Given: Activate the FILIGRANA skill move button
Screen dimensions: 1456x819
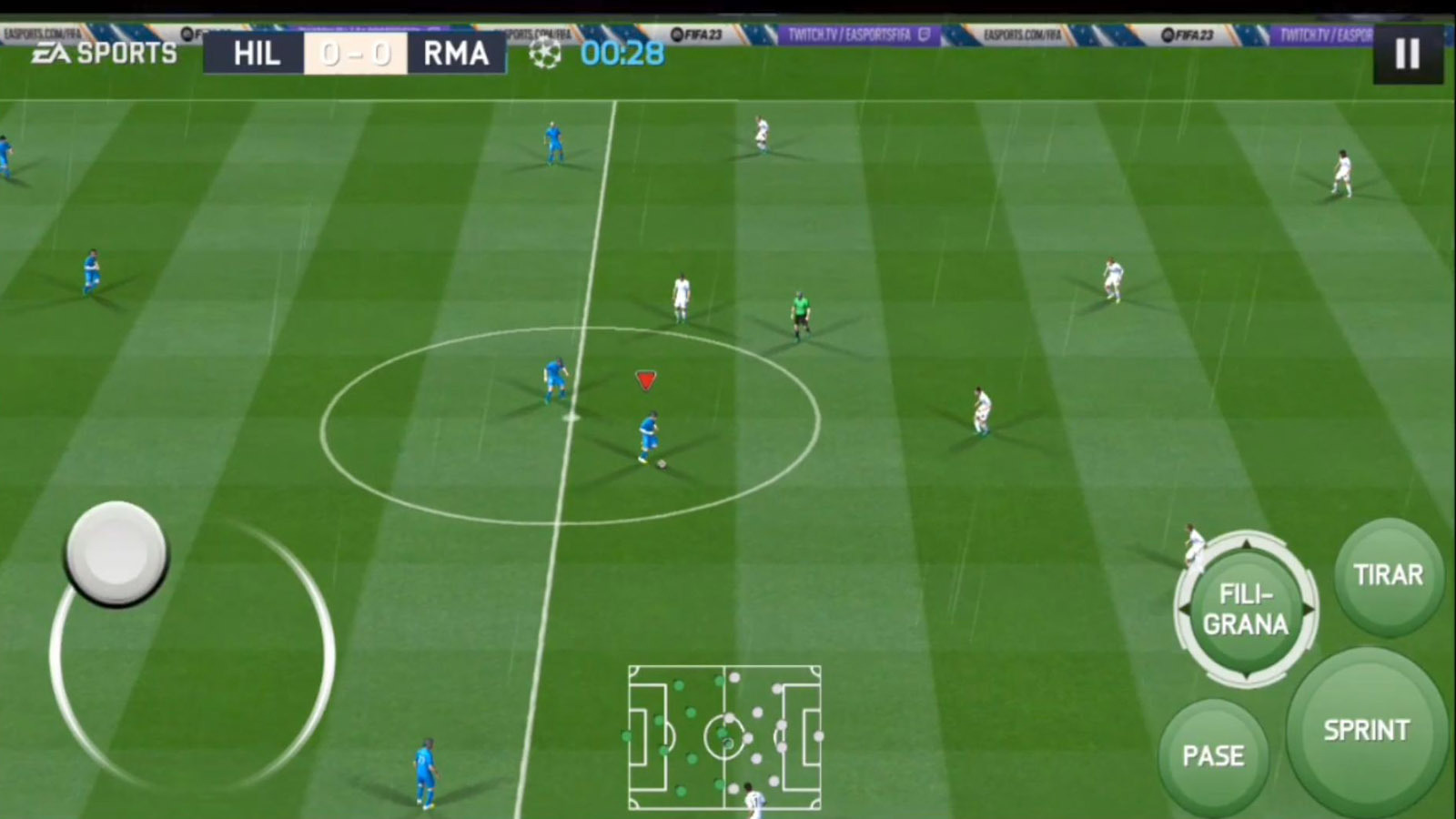Looking at the screenshot, I should click(1246, 610).
